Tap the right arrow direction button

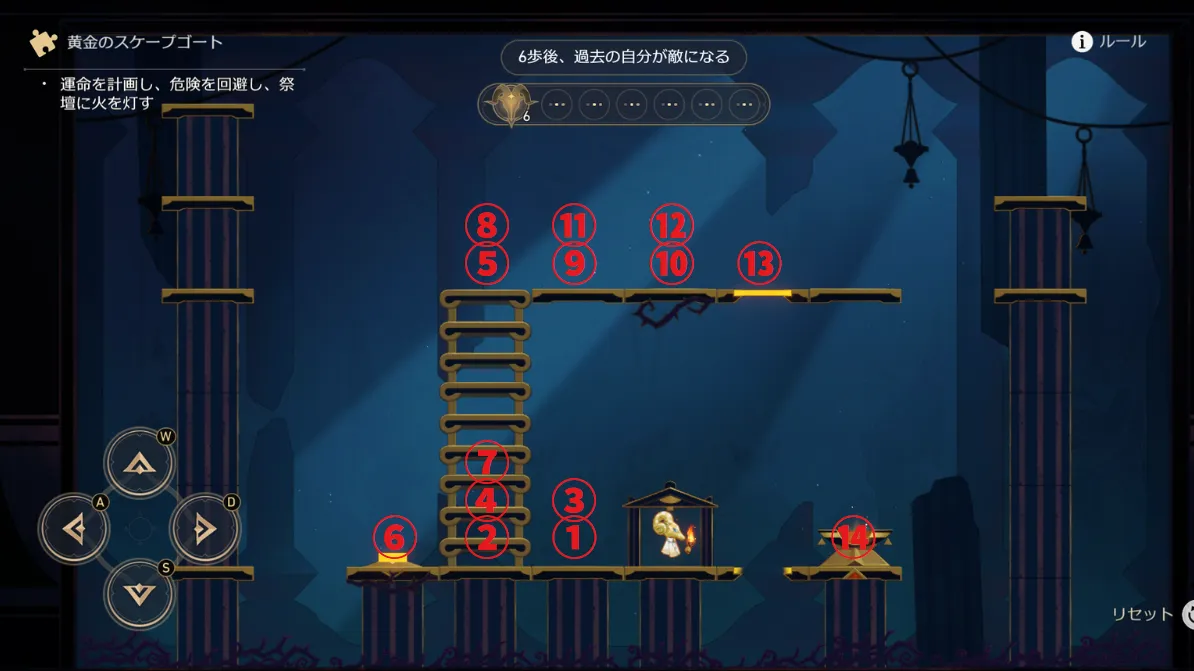click(x=204, y=528)
